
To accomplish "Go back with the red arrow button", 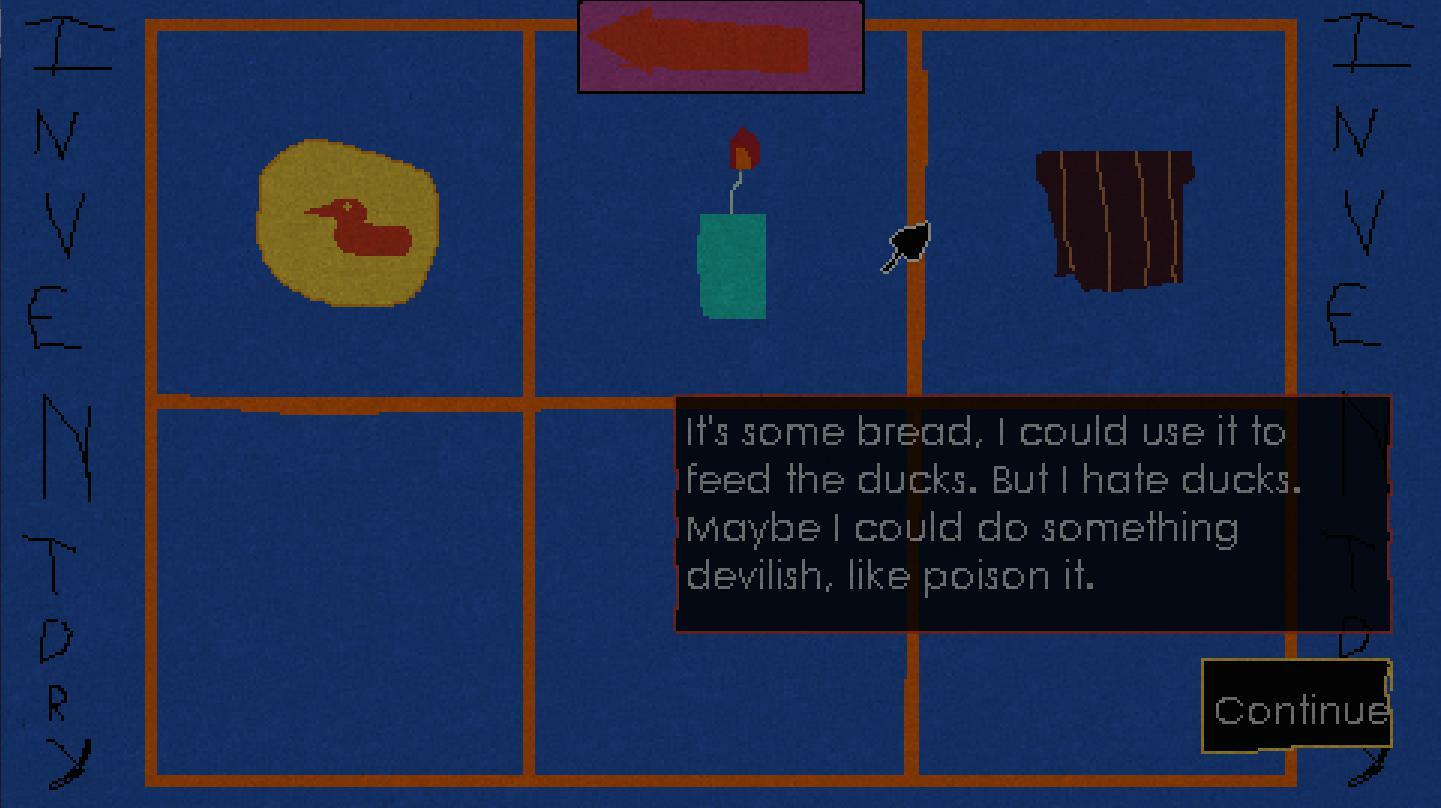I will coord(720,46).
